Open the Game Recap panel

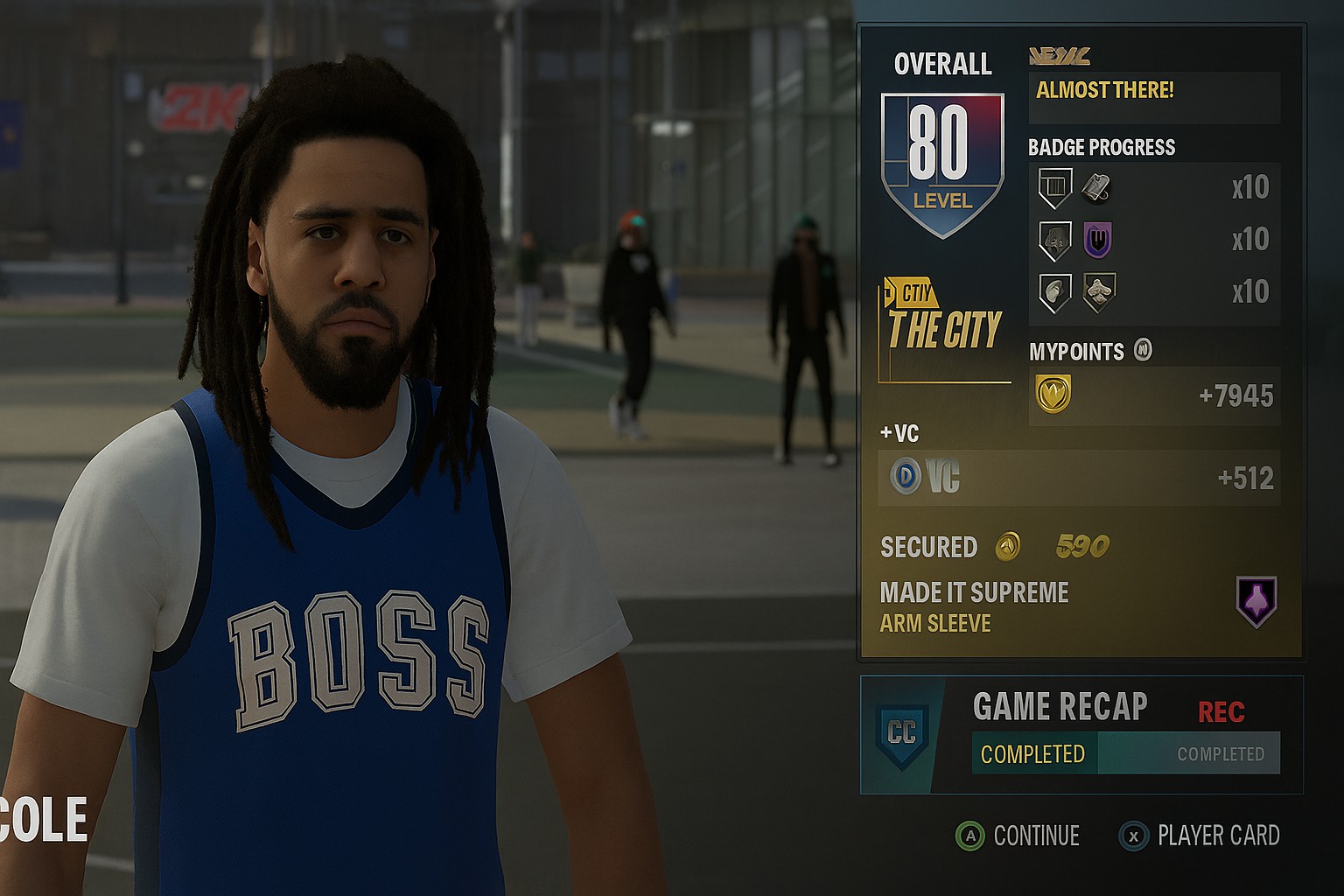click(1081, 734)
